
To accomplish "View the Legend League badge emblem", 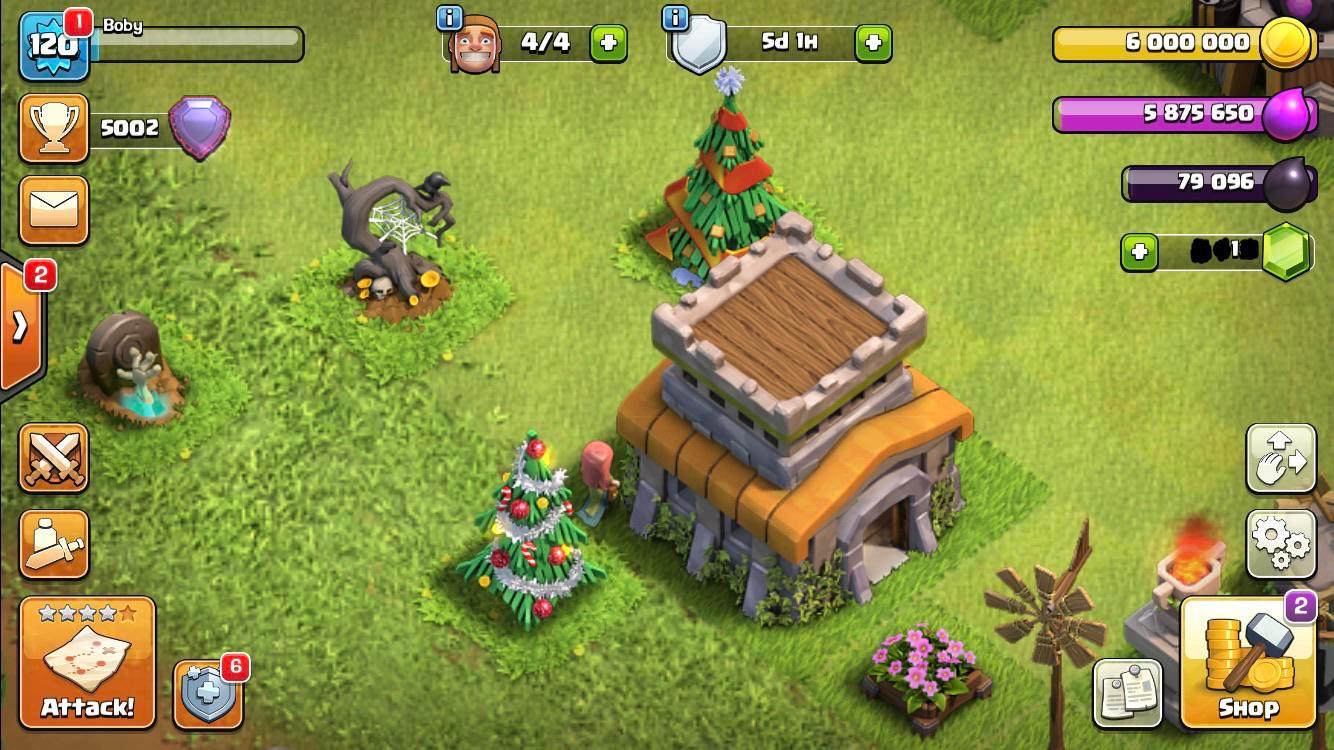I will 200,125.
